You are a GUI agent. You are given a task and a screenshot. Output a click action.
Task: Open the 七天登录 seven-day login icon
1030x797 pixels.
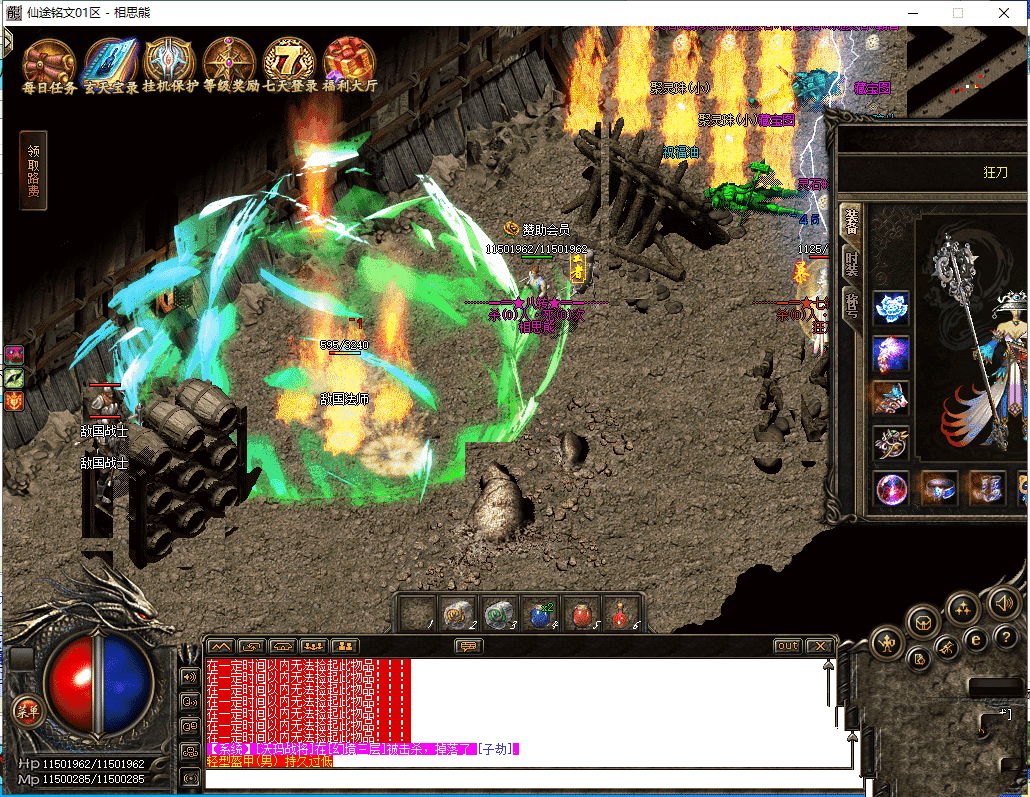[x=290, y=62]
